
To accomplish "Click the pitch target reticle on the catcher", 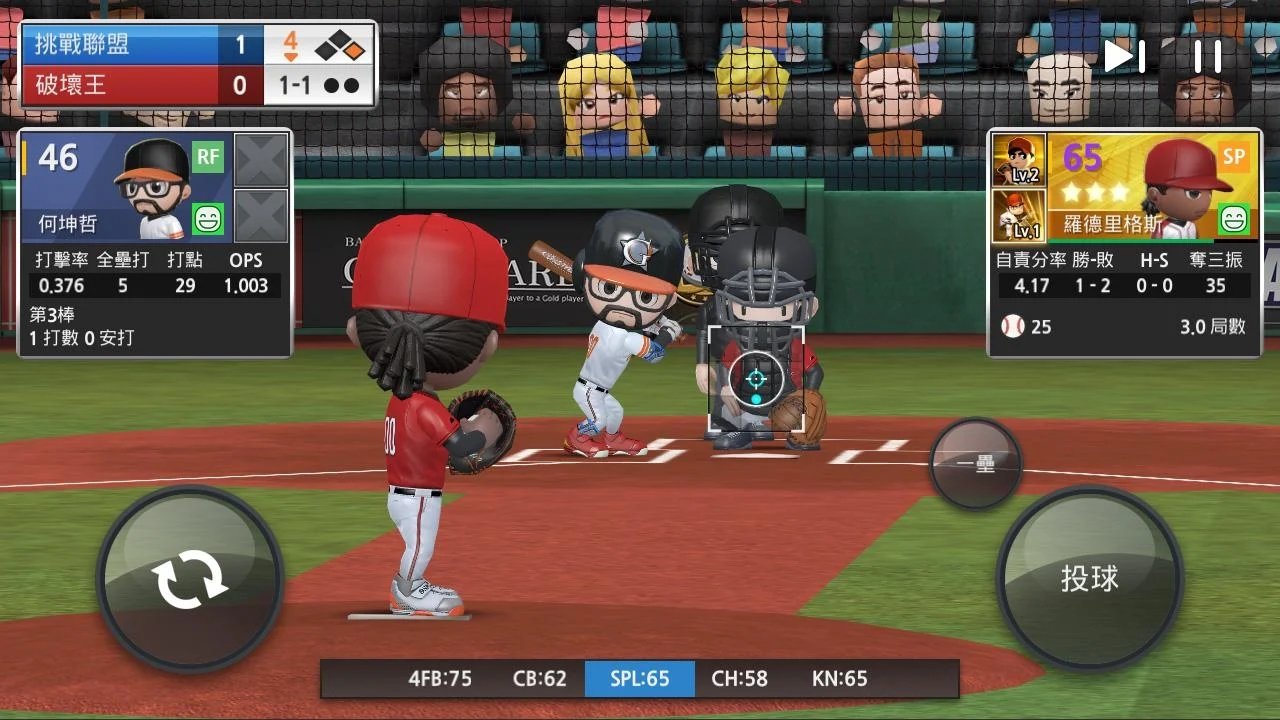I will coord(756,379).
